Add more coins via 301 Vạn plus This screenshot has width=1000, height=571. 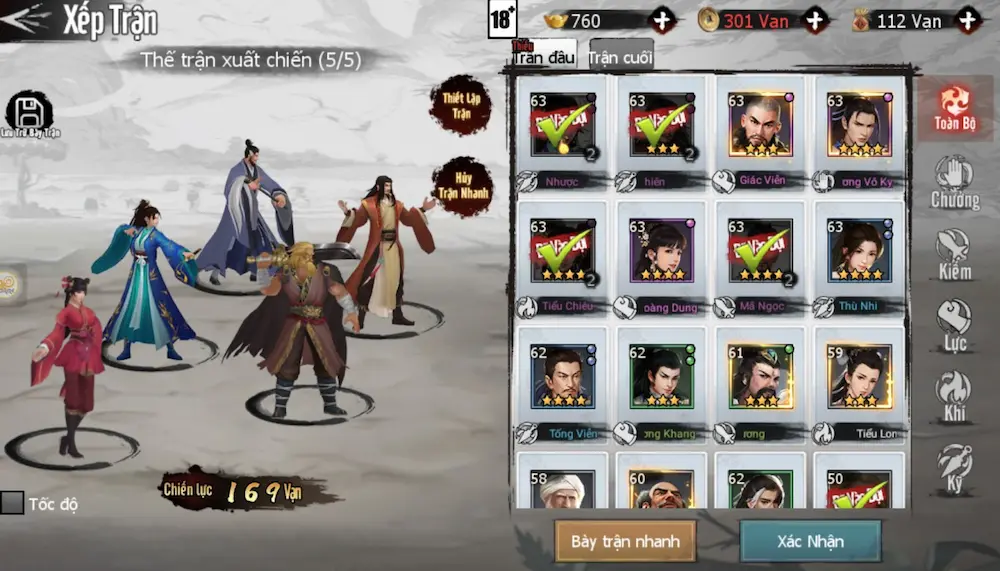coord(816,20)
